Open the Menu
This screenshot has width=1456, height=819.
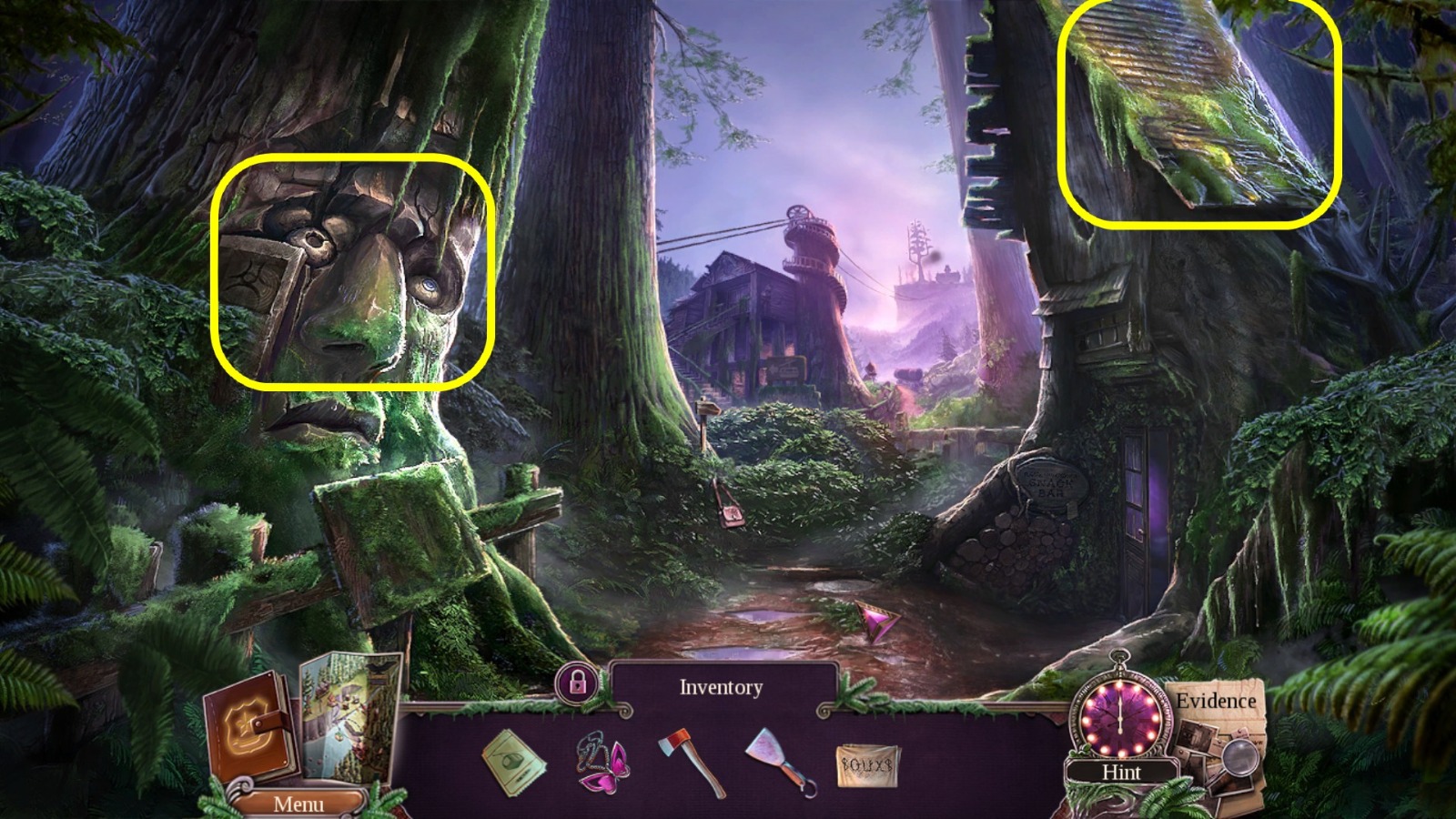click(300, 804)
